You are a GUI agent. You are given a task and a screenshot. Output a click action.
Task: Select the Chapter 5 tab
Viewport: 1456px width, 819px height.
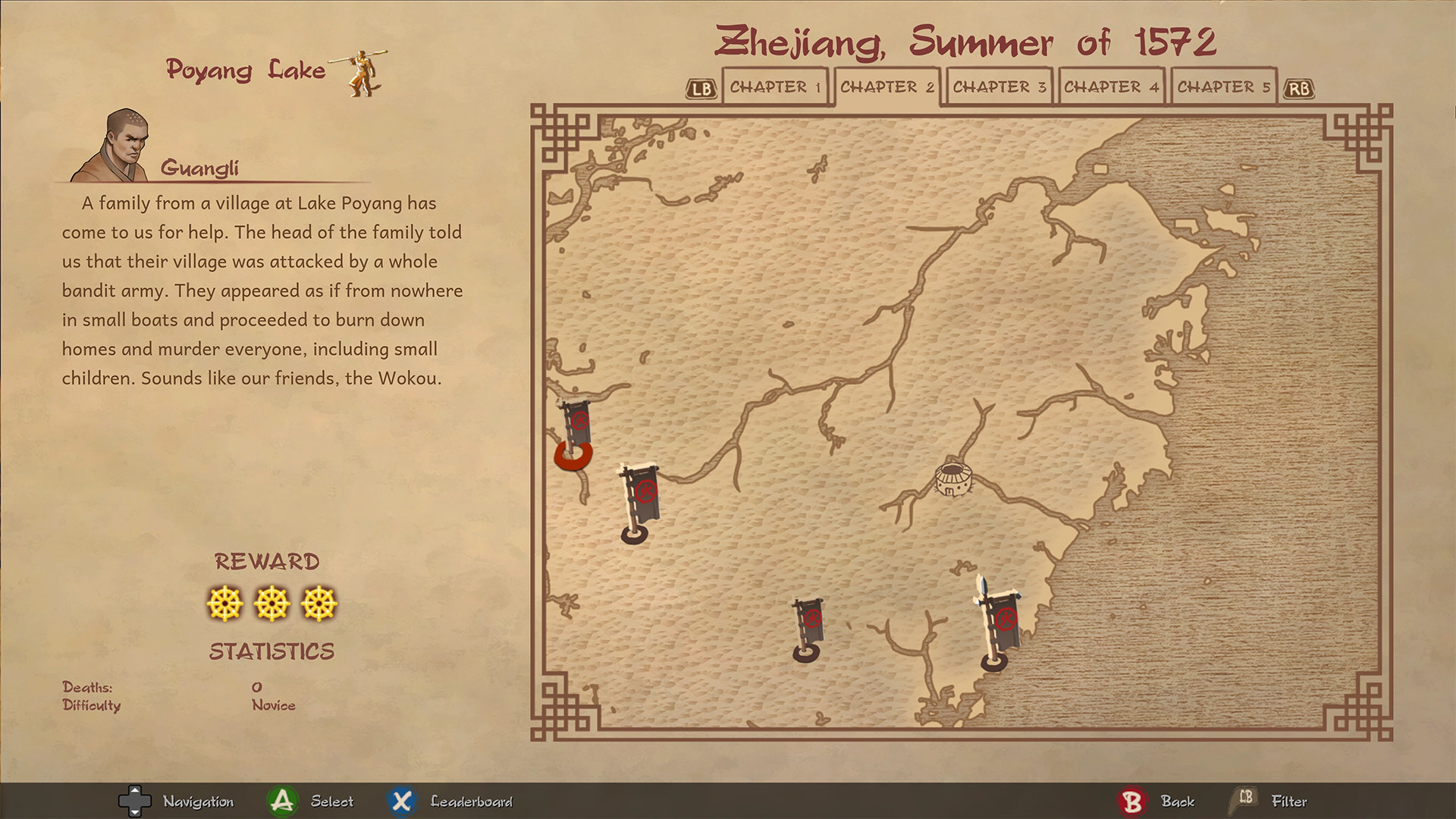click(x=1223, y=86)
